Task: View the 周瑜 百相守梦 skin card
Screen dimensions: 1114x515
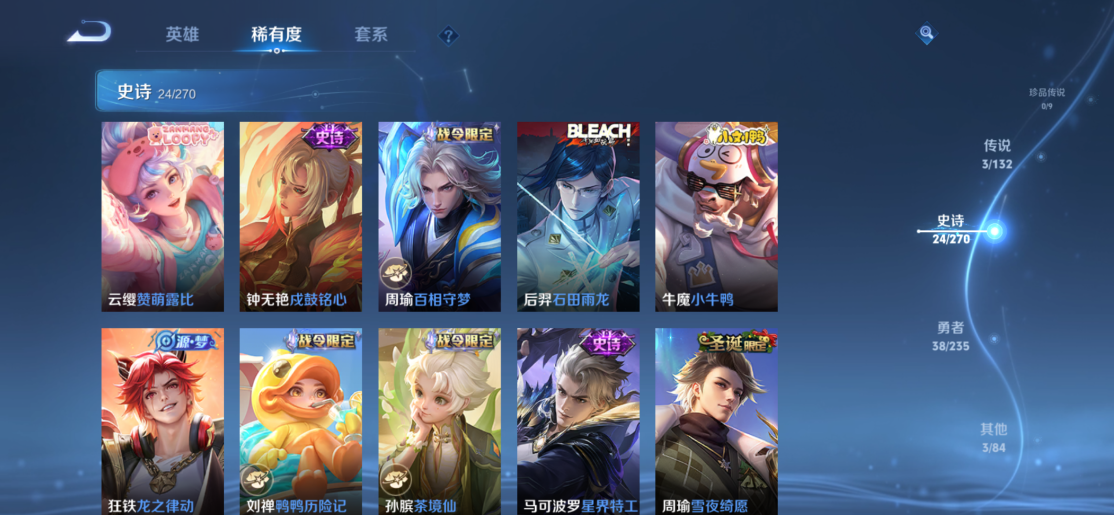Action: coord(439,216)
